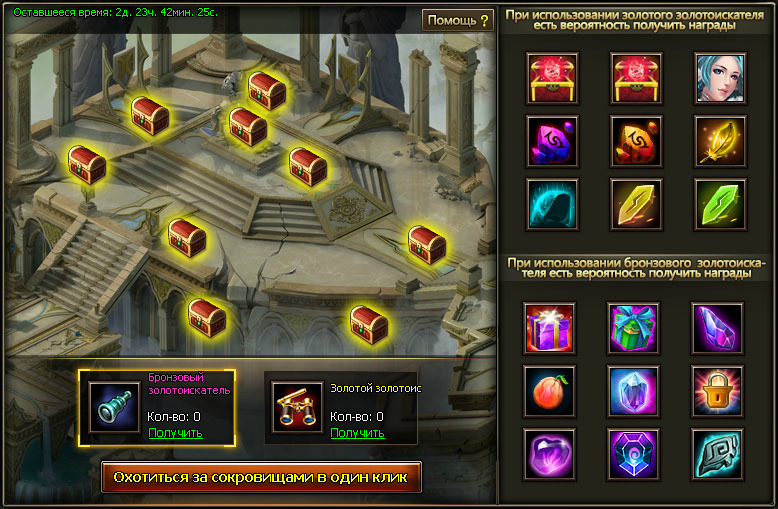Image resolution: width=778 pixels, height=509 pixels.
Task: Click Получить link under golden seeker
Action: 357,433
